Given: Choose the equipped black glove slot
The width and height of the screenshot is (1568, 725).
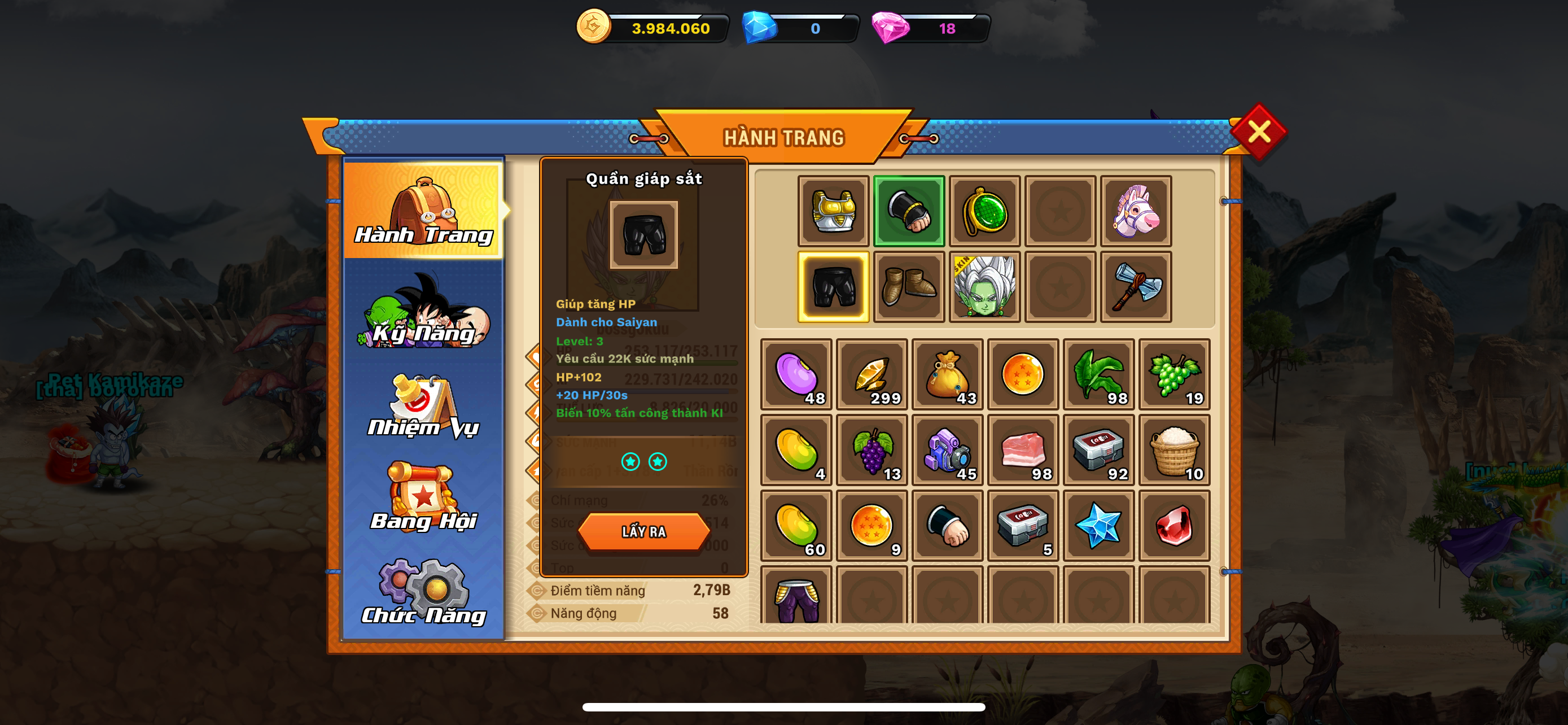Looking at the screenshot, I should tap(909, 211).
